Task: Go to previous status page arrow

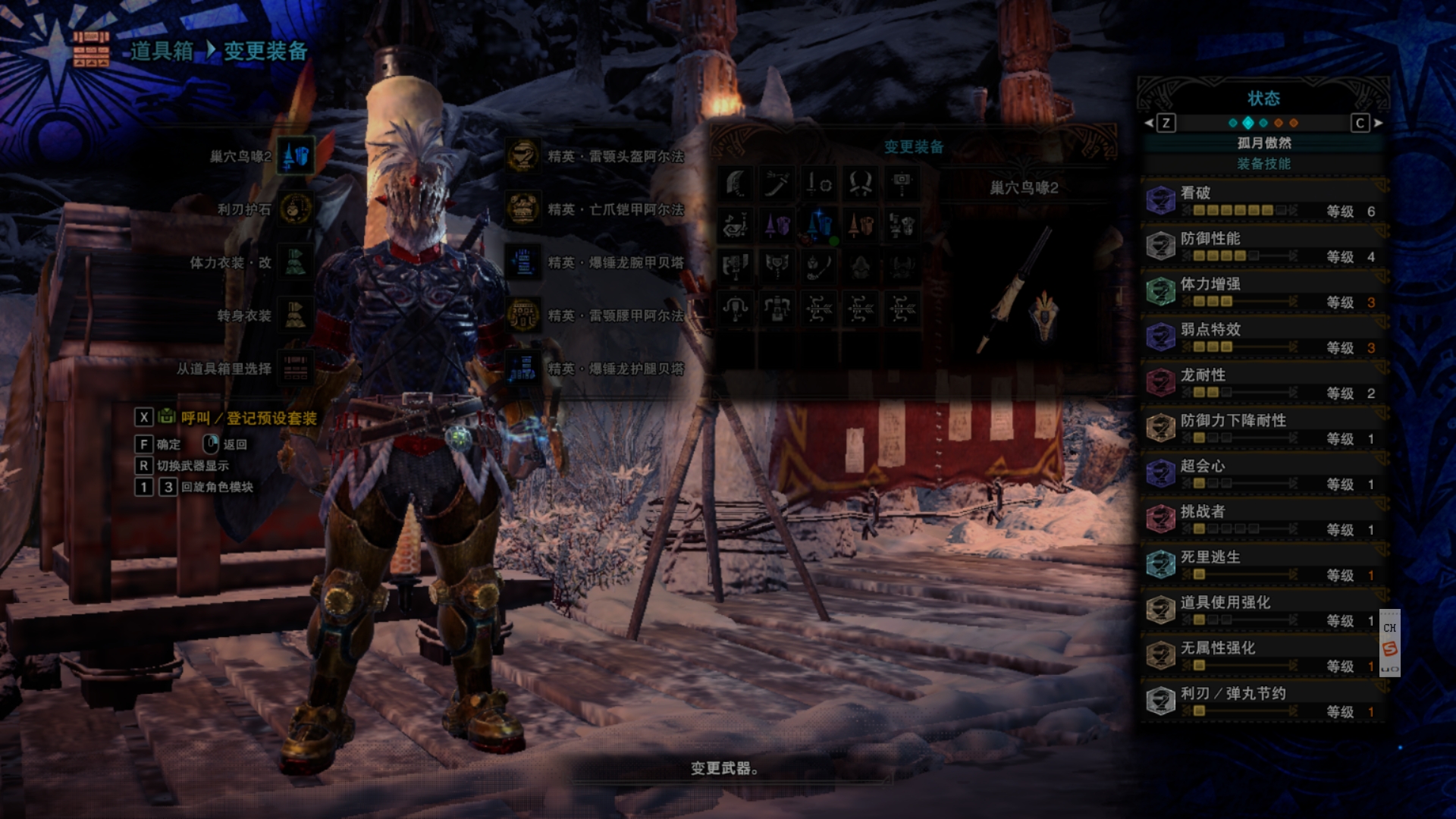Action: 1149,123
